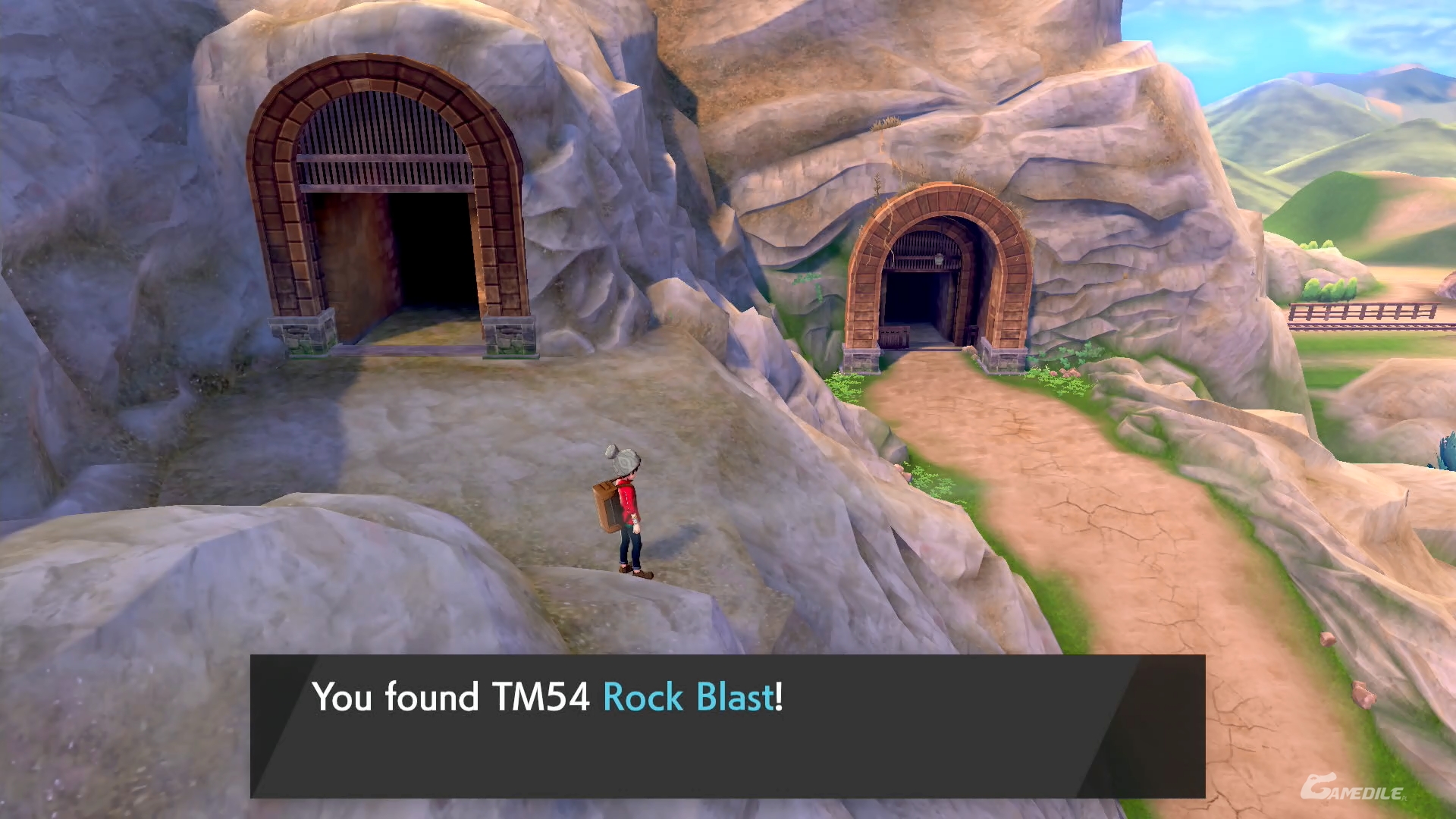1456x819 pixels.
Task: Advance the TM54 Rock Blast dialogue box
Action: click(726, 725)
